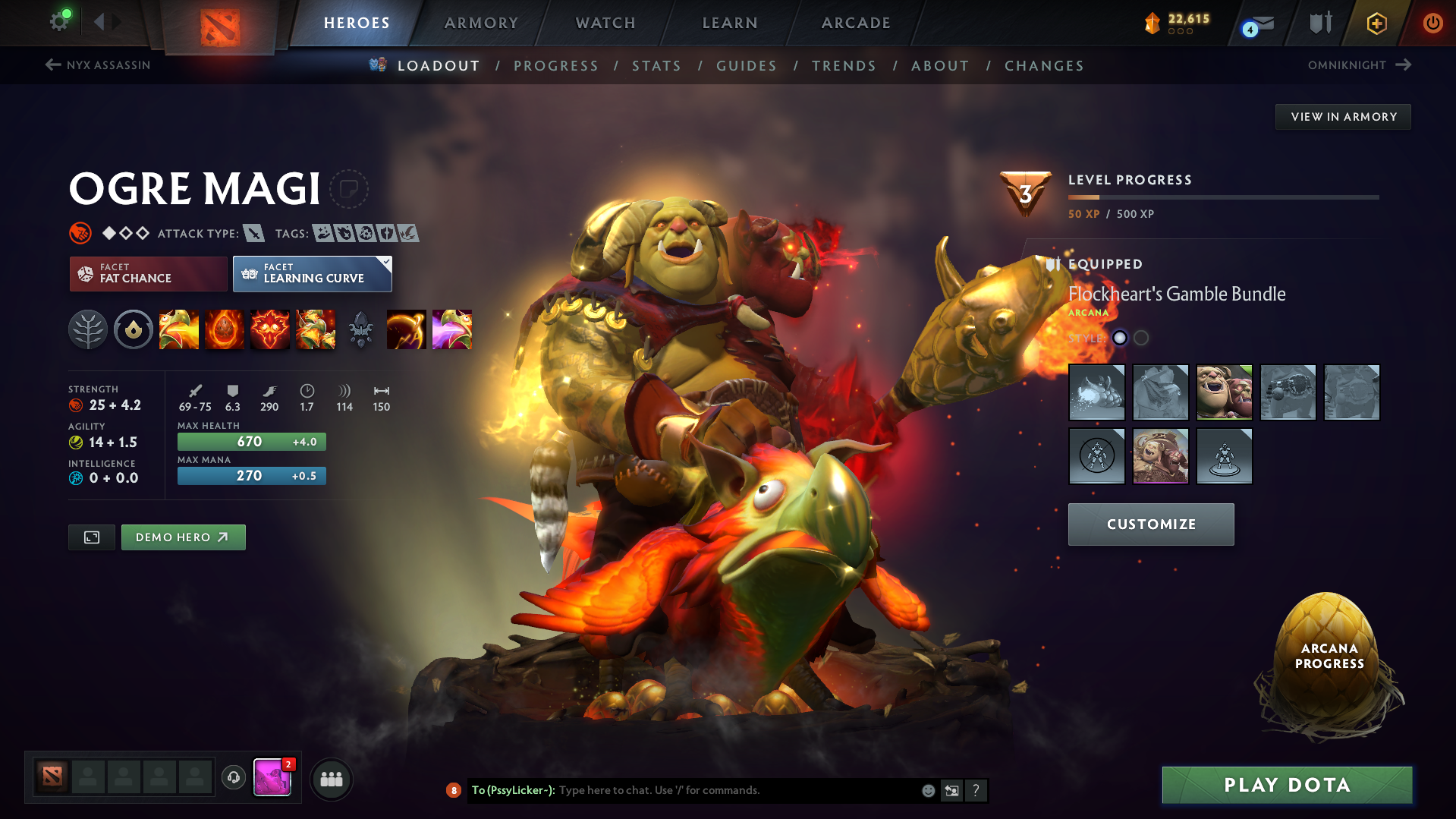The image size is (1456, 819).
Task: Open the Arcade tab
Action: click(x=856, y=23)
